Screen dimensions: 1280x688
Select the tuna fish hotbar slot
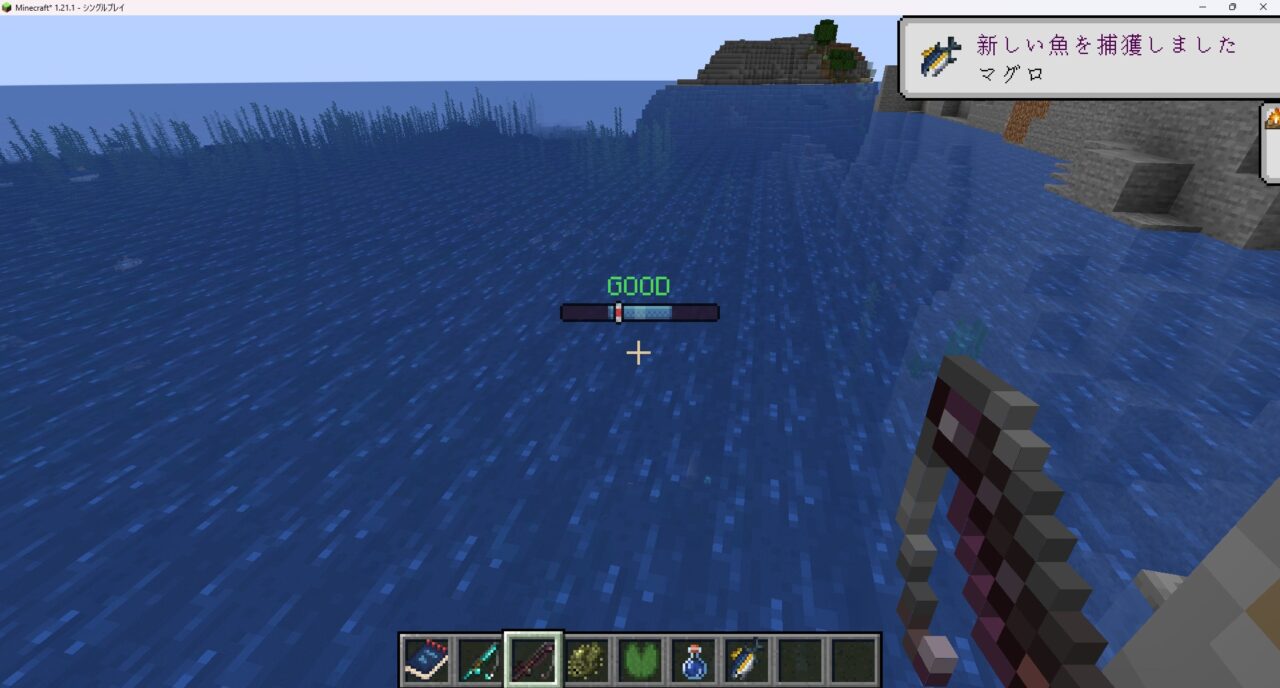coord(747,660)
